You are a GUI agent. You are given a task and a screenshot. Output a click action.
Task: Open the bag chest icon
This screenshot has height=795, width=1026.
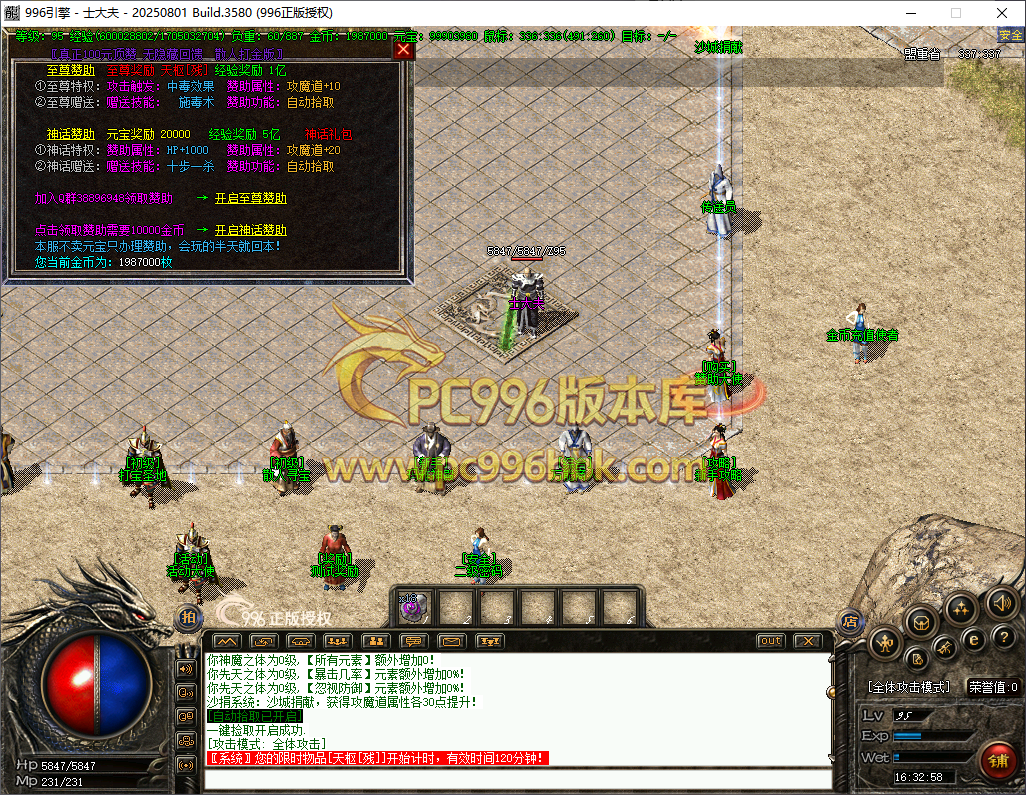(921, 621)
